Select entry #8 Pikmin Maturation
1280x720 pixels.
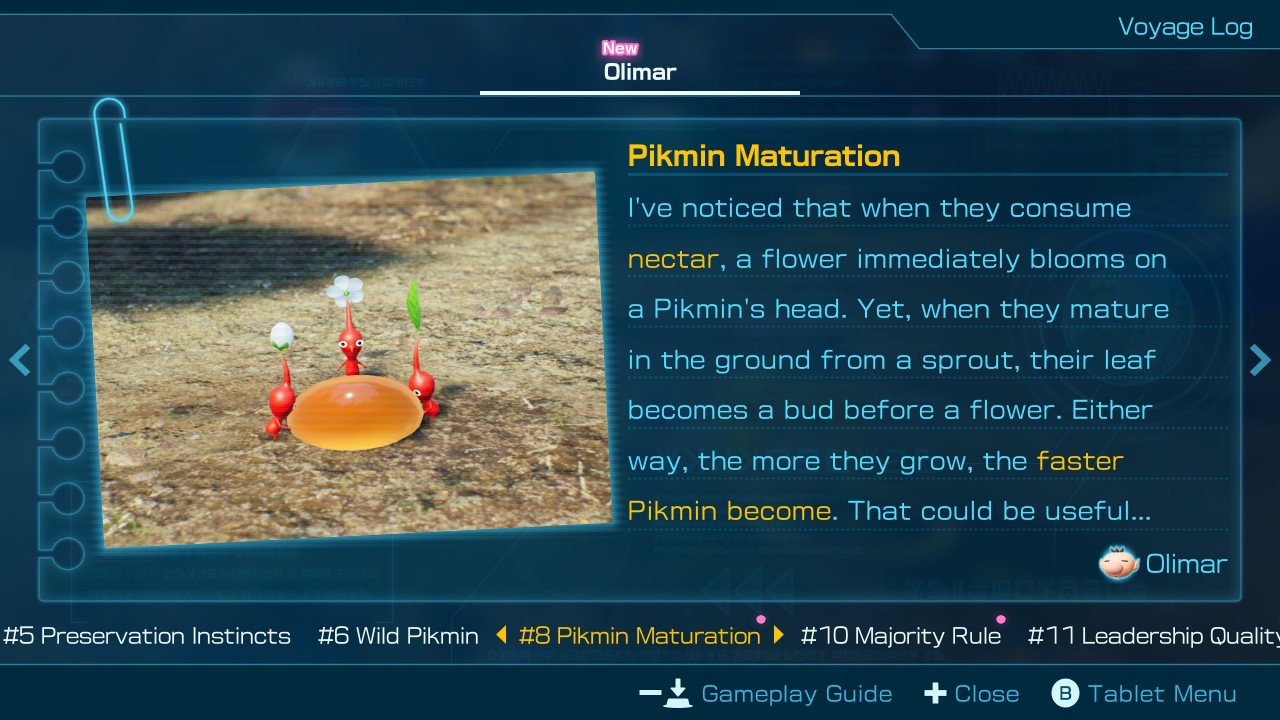[x=640, y=636]
